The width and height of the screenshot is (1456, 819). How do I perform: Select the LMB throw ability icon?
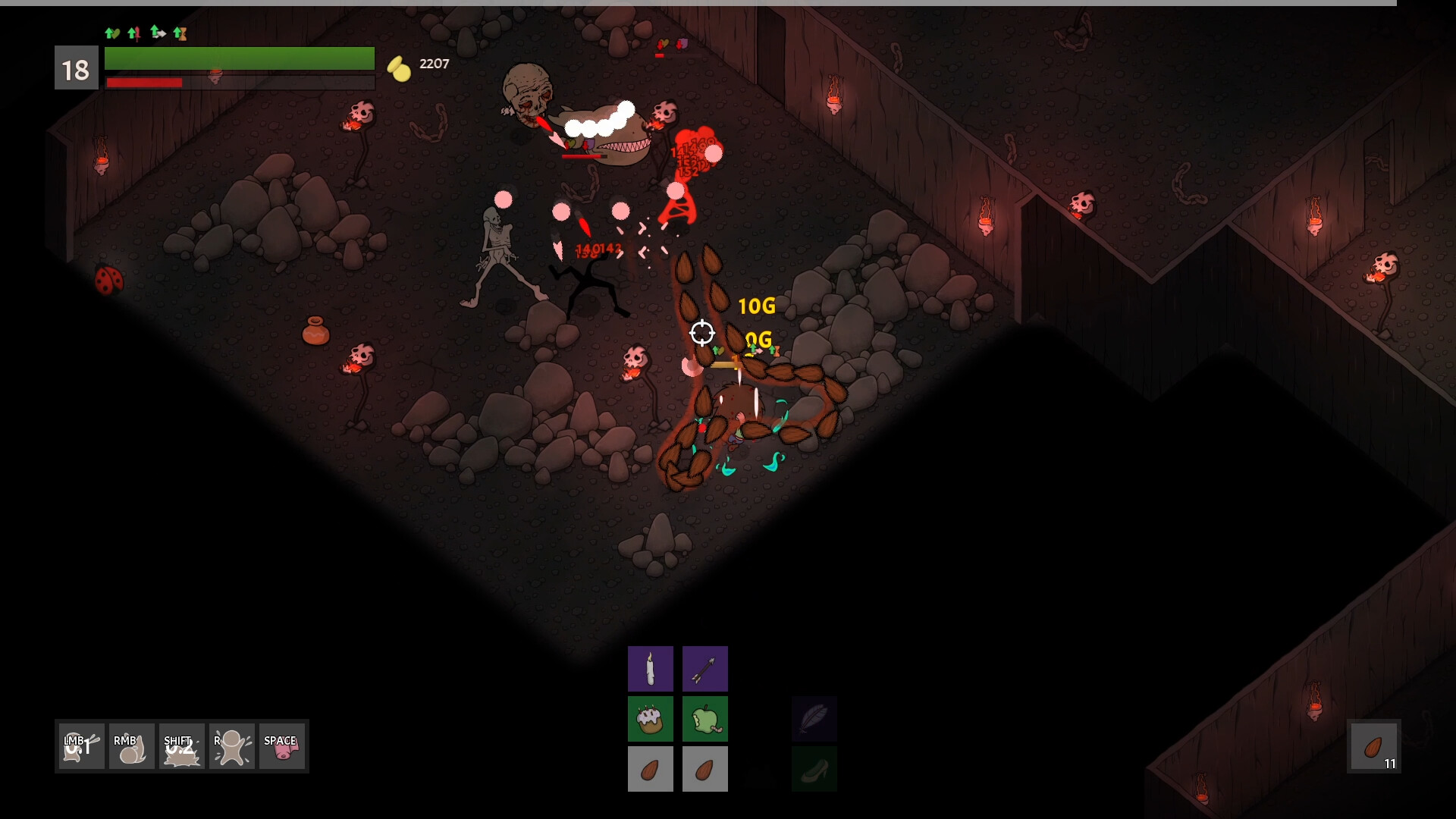pos(80,746)
